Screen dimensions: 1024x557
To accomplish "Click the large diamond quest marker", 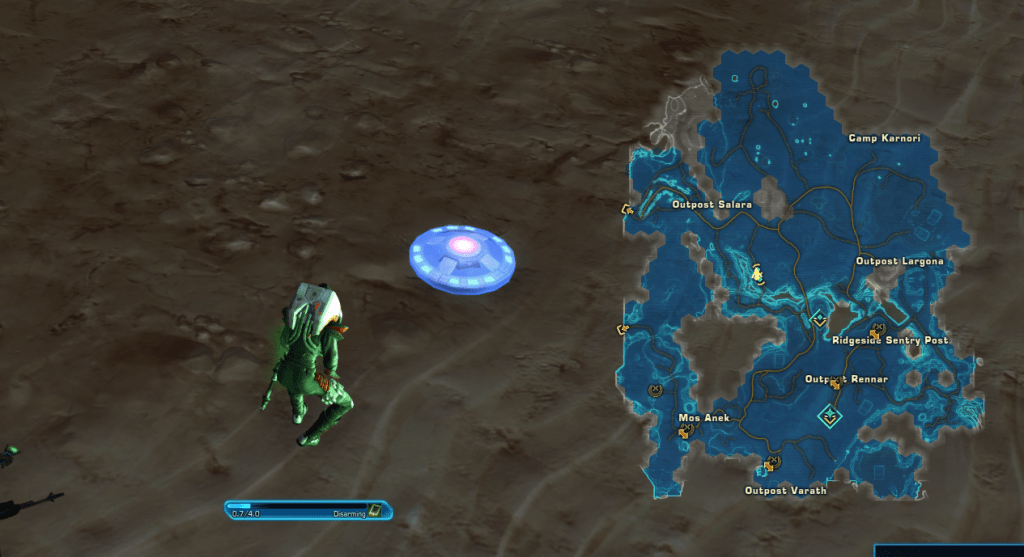I will point(830,415).
